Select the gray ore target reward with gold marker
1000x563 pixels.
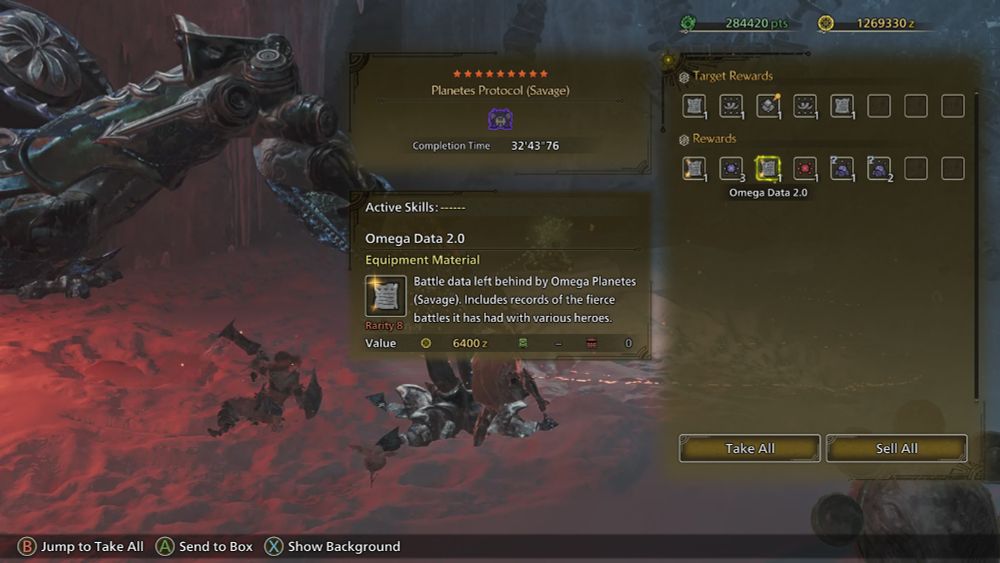pyautogui.click(x=768, y=106)
